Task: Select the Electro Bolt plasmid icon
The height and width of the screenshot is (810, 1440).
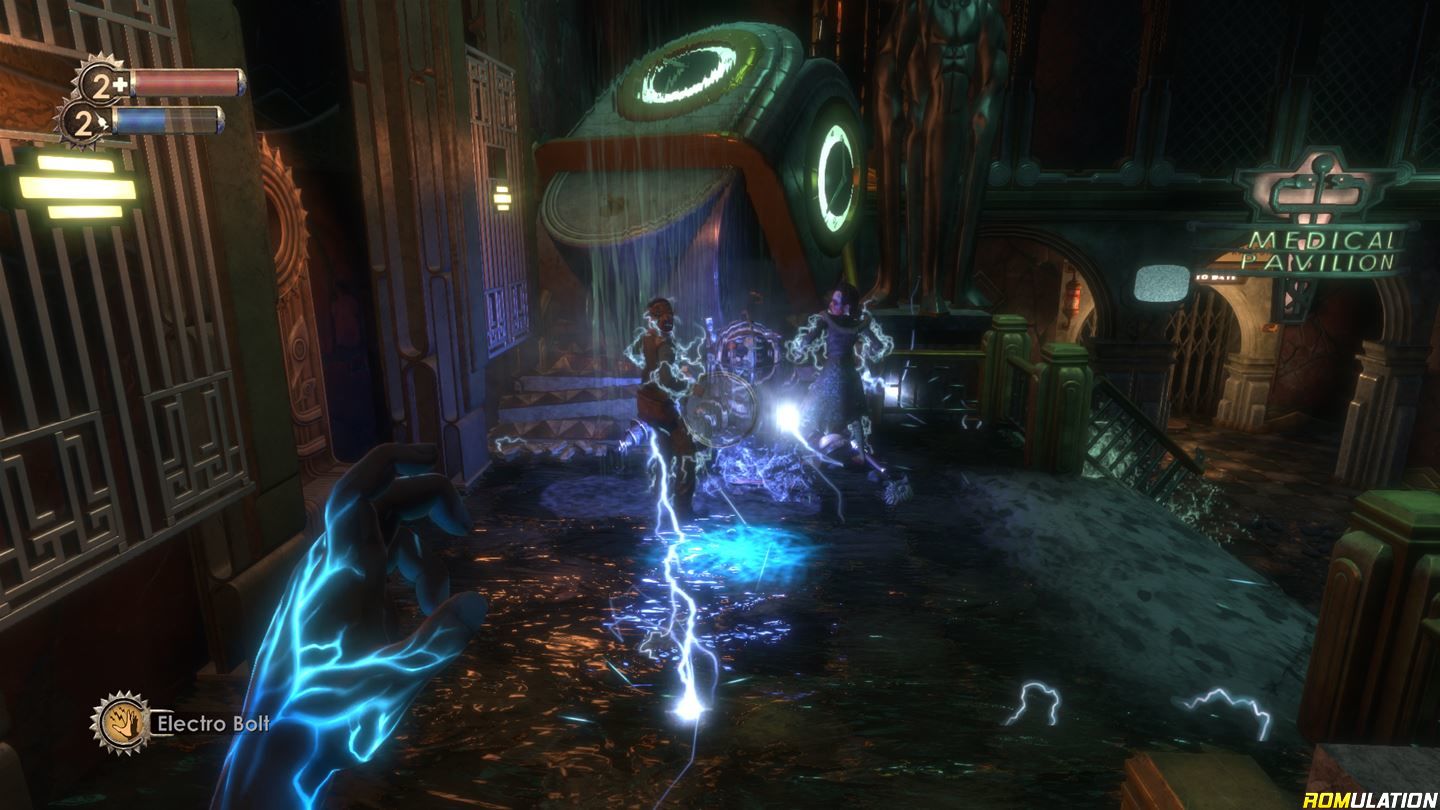Action: pyautogui.click(x=121, y=722)
